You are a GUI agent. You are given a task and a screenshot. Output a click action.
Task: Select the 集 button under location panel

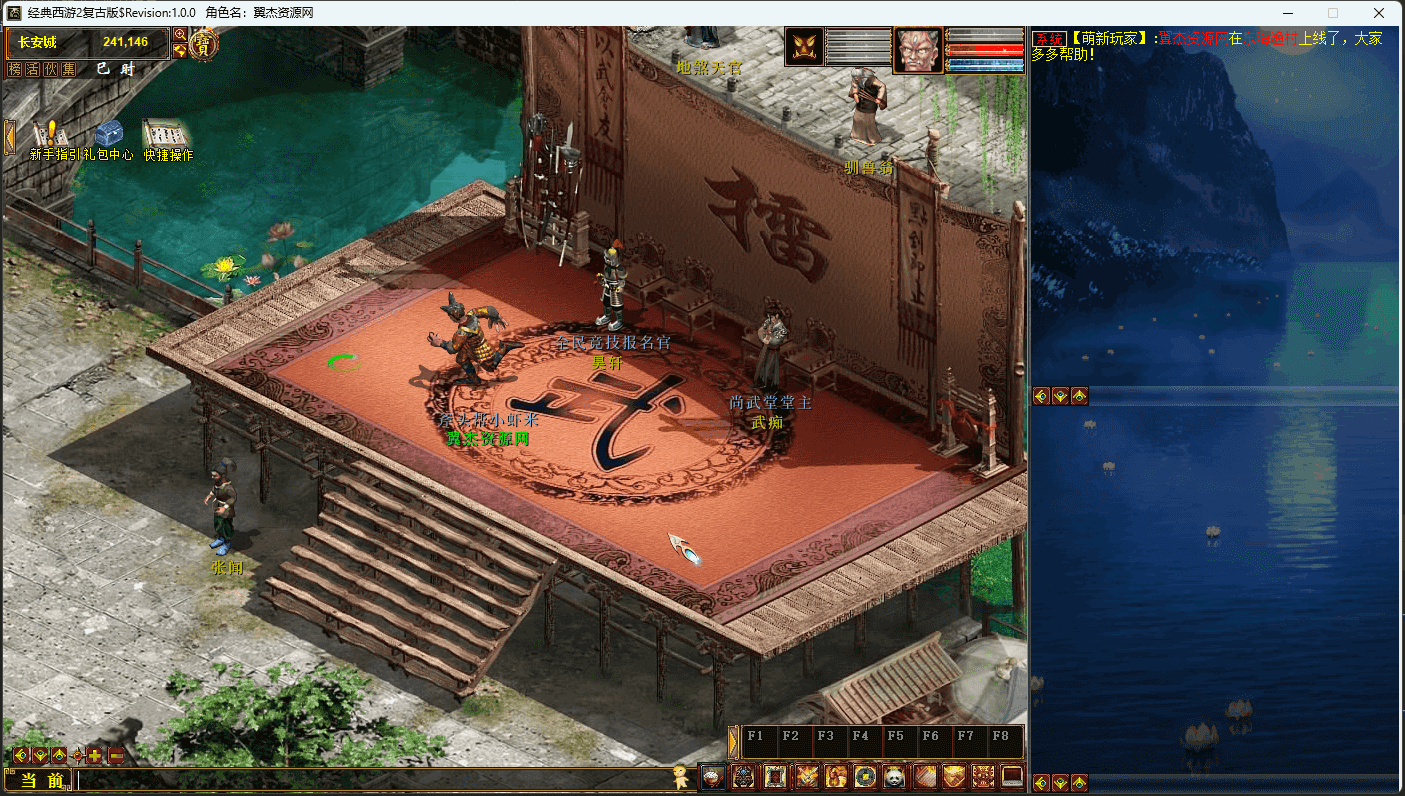pyautogui.click(x=68, y=69)
